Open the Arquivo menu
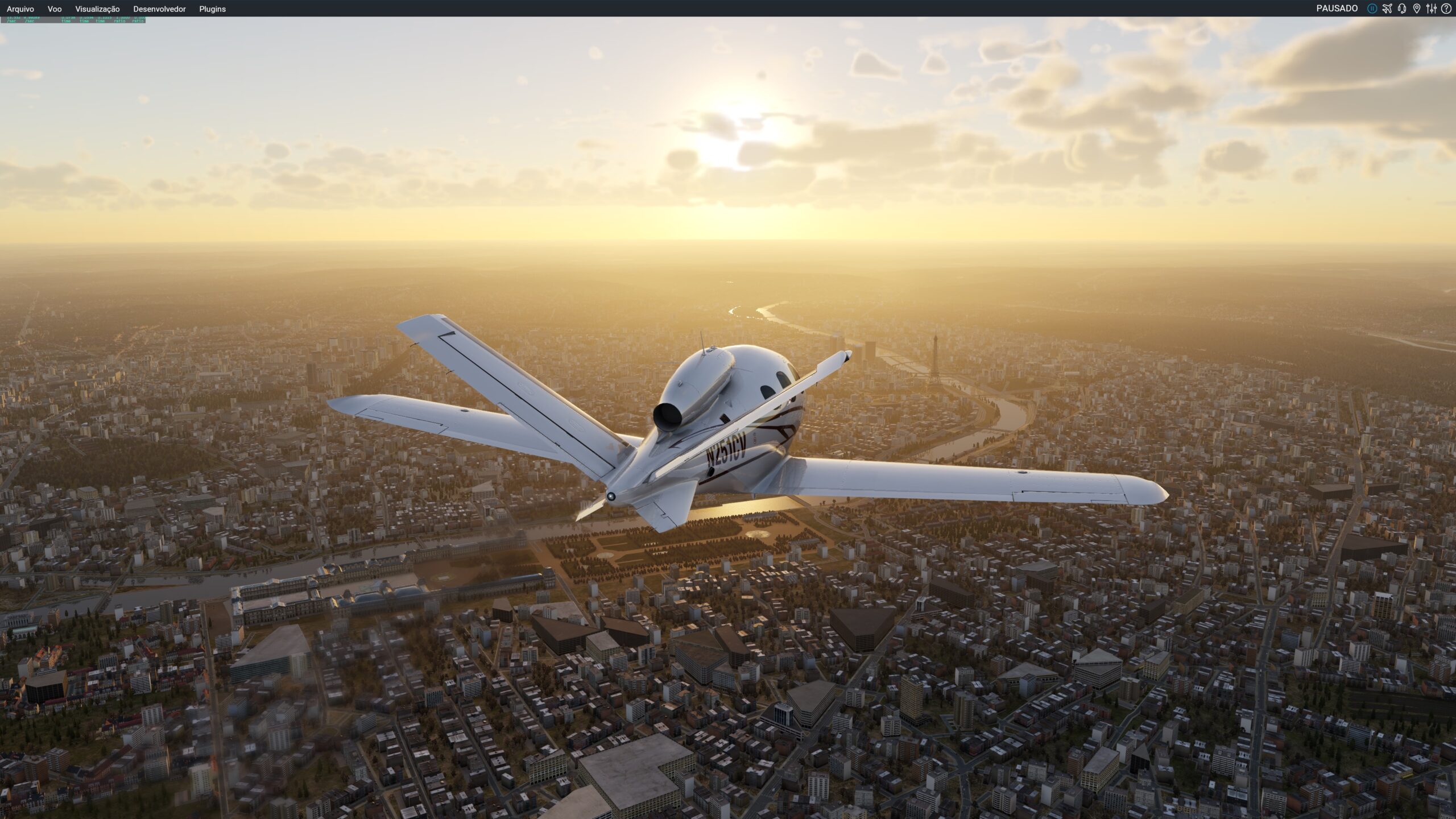The image size is (1456, 819). [x=20, y=9]
